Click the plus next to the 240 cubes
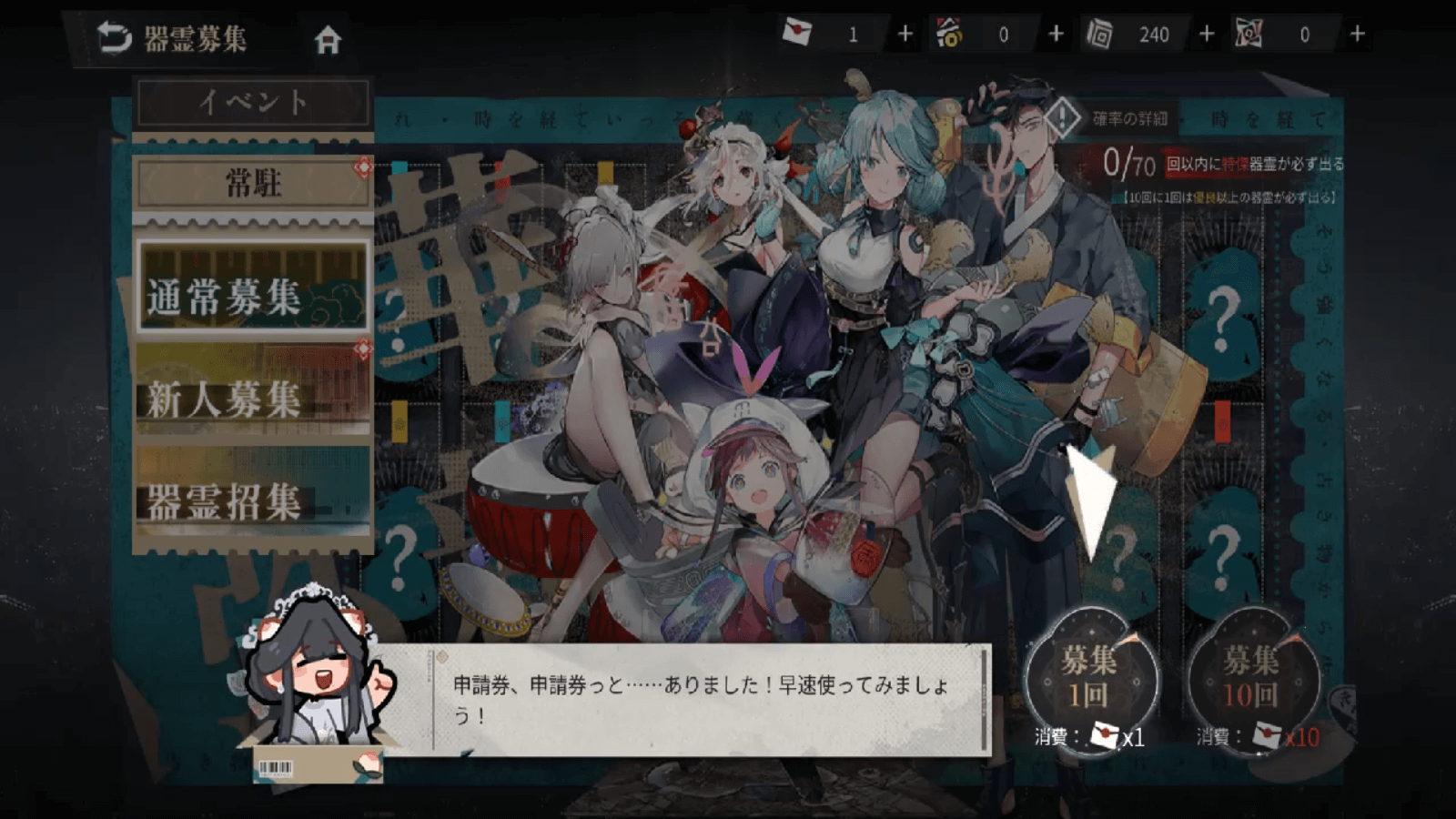This screenshot has width=1456, height=819. [x=1207, y=33]
